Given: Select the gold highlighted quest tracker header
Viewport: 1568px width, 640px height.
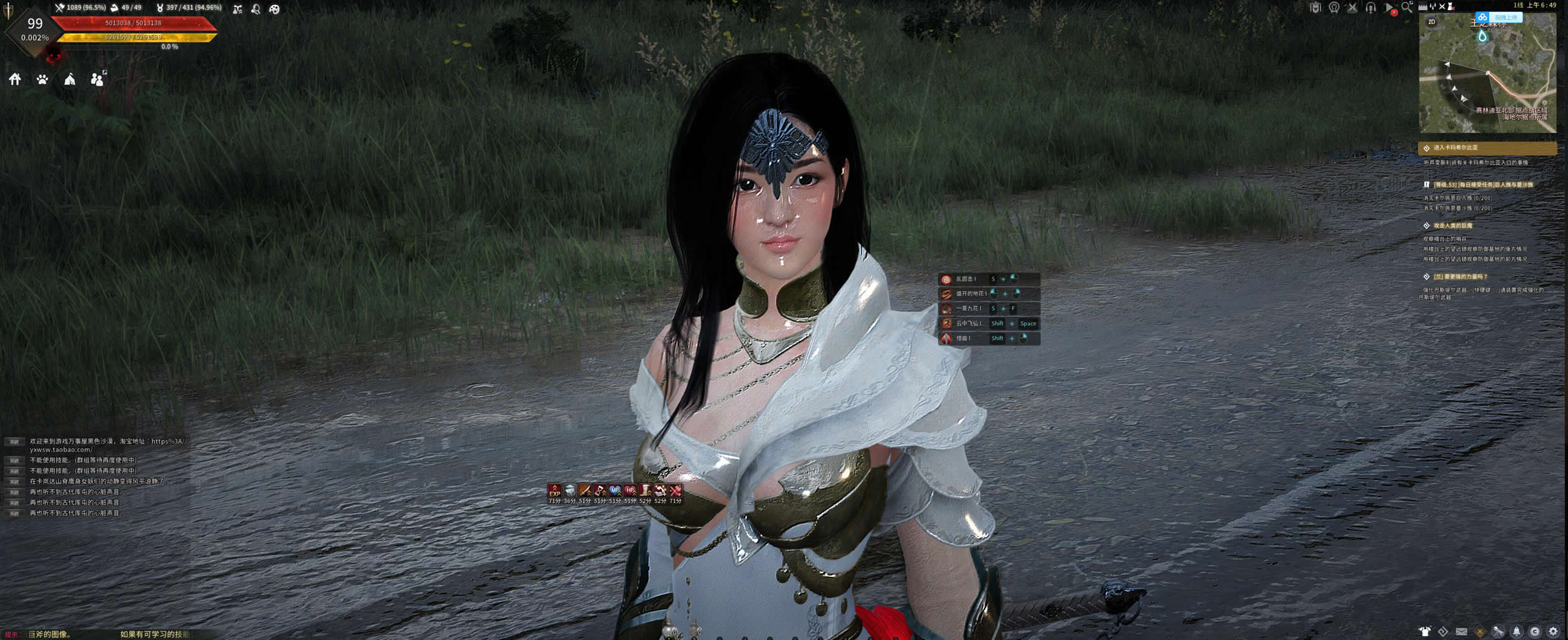Looking at the screenshot, I should click(1487, 148).
